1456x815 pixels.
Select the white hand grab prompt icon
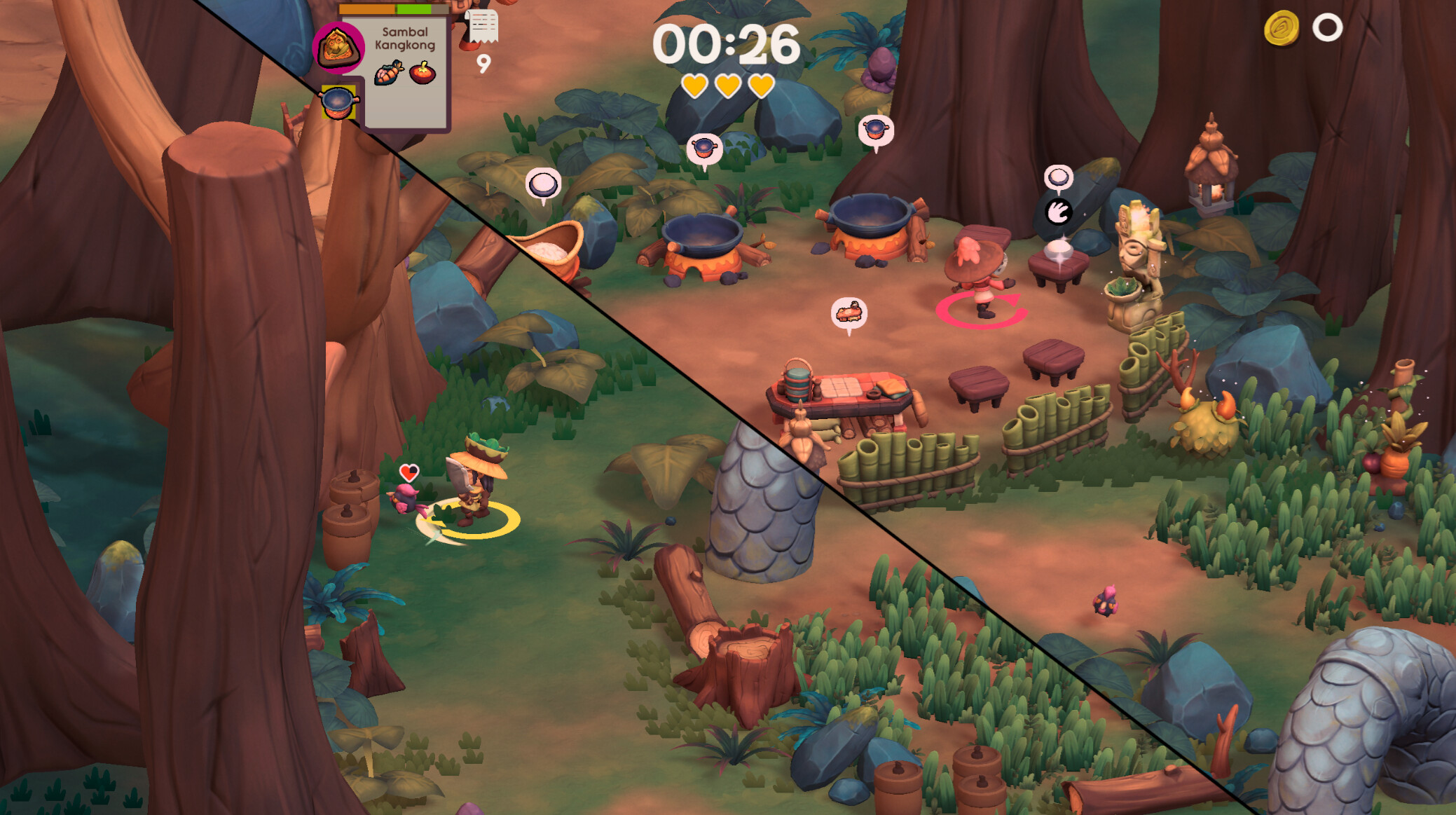click(x=1058, y=211)
